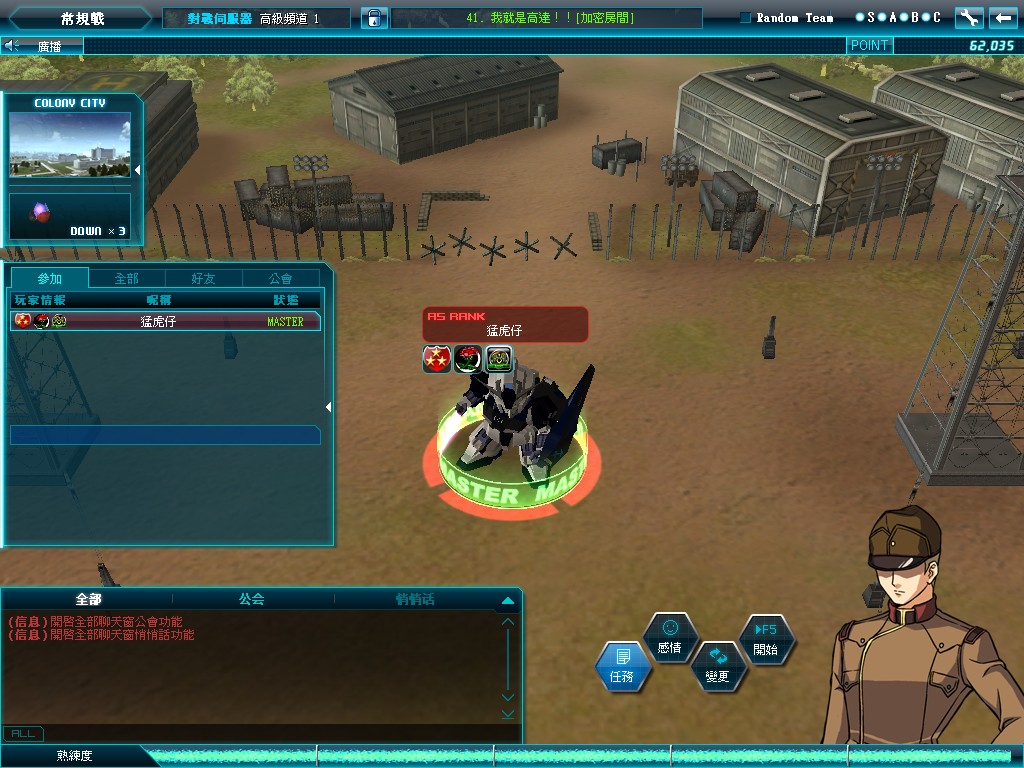The height and width of the screenshot is (768, 1024).
Task: Select player row 猛虎仔
Action: (165, 321)
